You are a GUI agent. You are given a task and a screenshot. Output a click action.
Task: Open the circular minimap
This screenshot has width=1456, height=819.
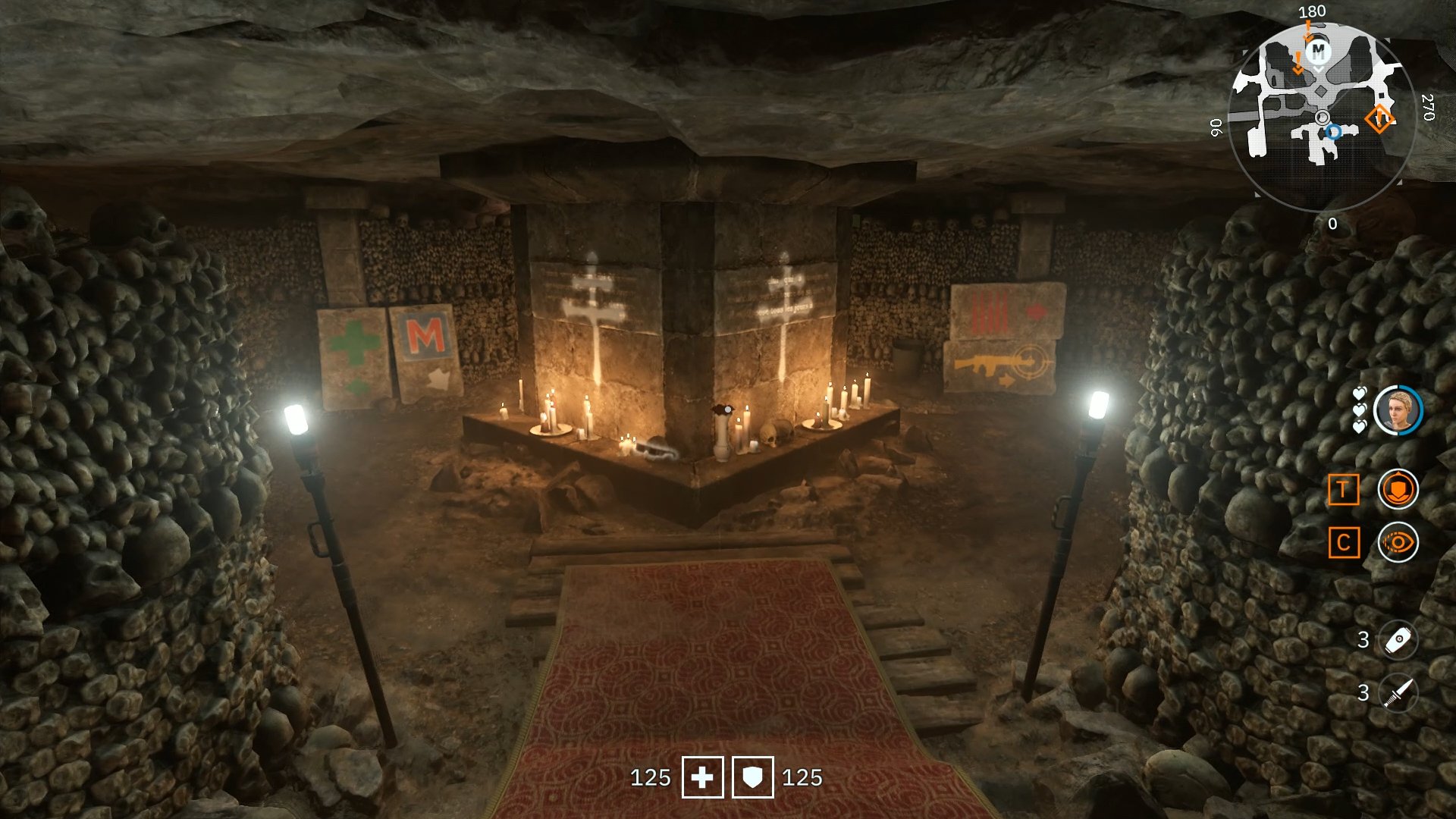click(x=1321, y=118)
